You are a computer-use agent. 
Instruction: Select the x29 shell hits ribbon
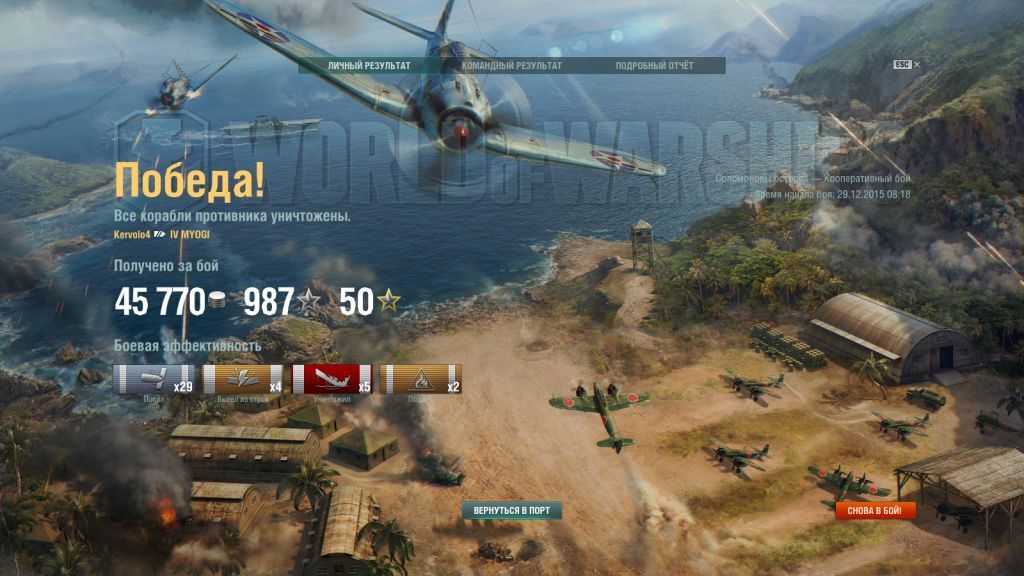(x=155, y=380)
